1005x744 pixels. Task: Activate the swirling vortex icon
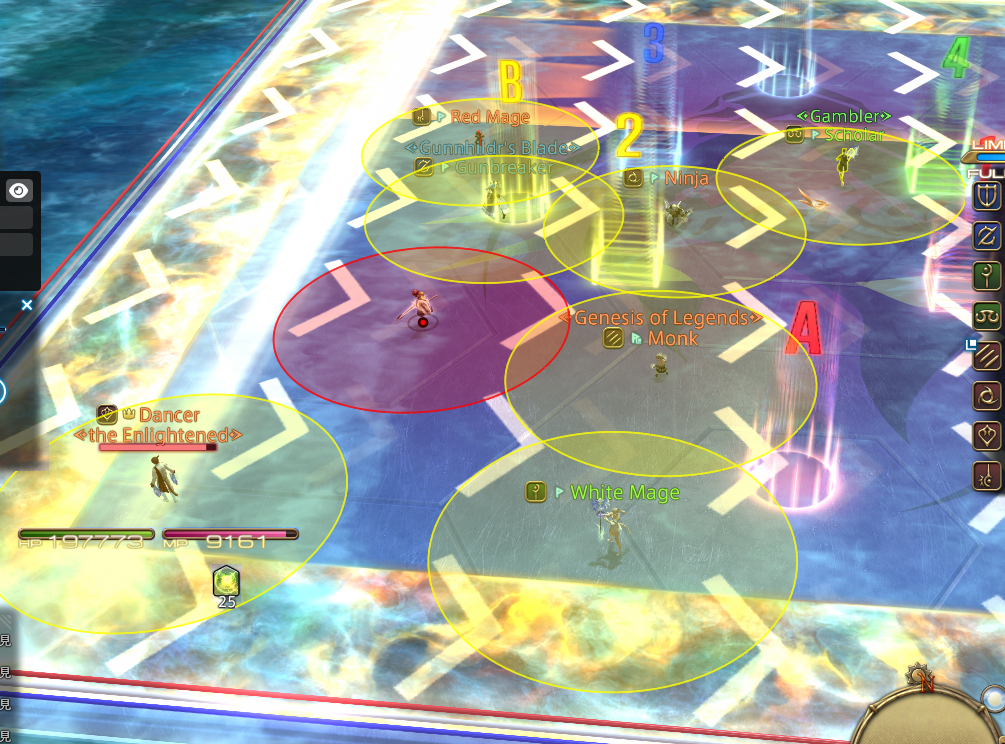[x=987, y=397]
